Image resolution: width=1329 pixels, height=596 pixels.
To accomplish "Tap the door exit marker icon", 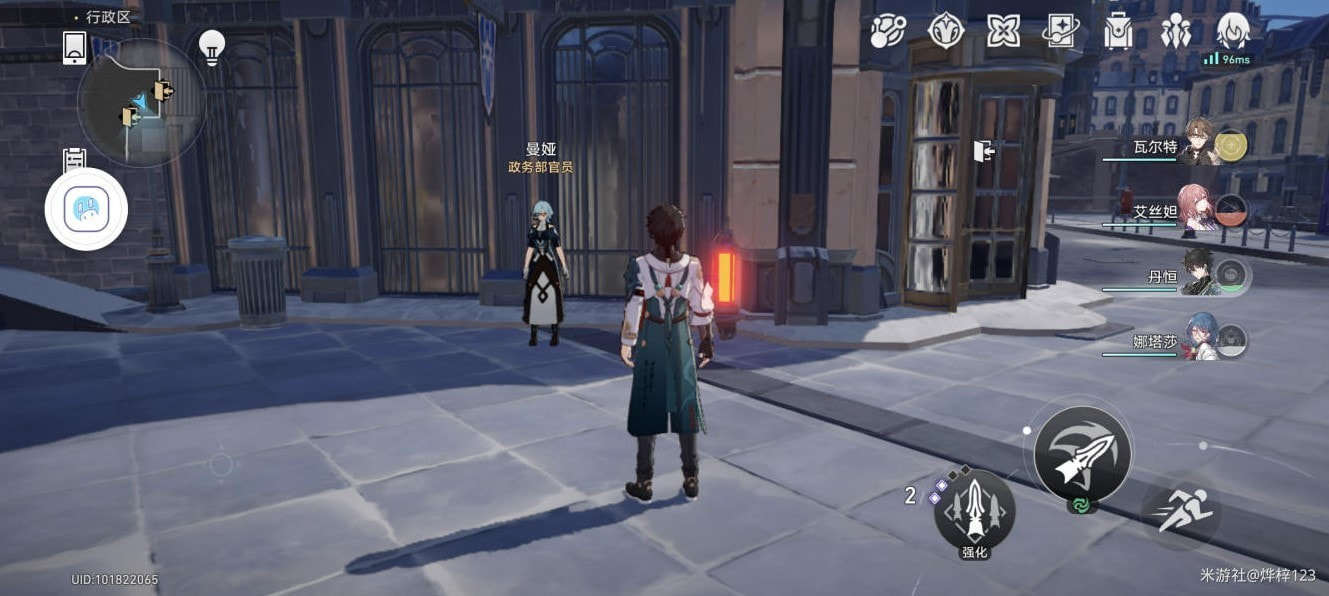I will coord(983,151).
